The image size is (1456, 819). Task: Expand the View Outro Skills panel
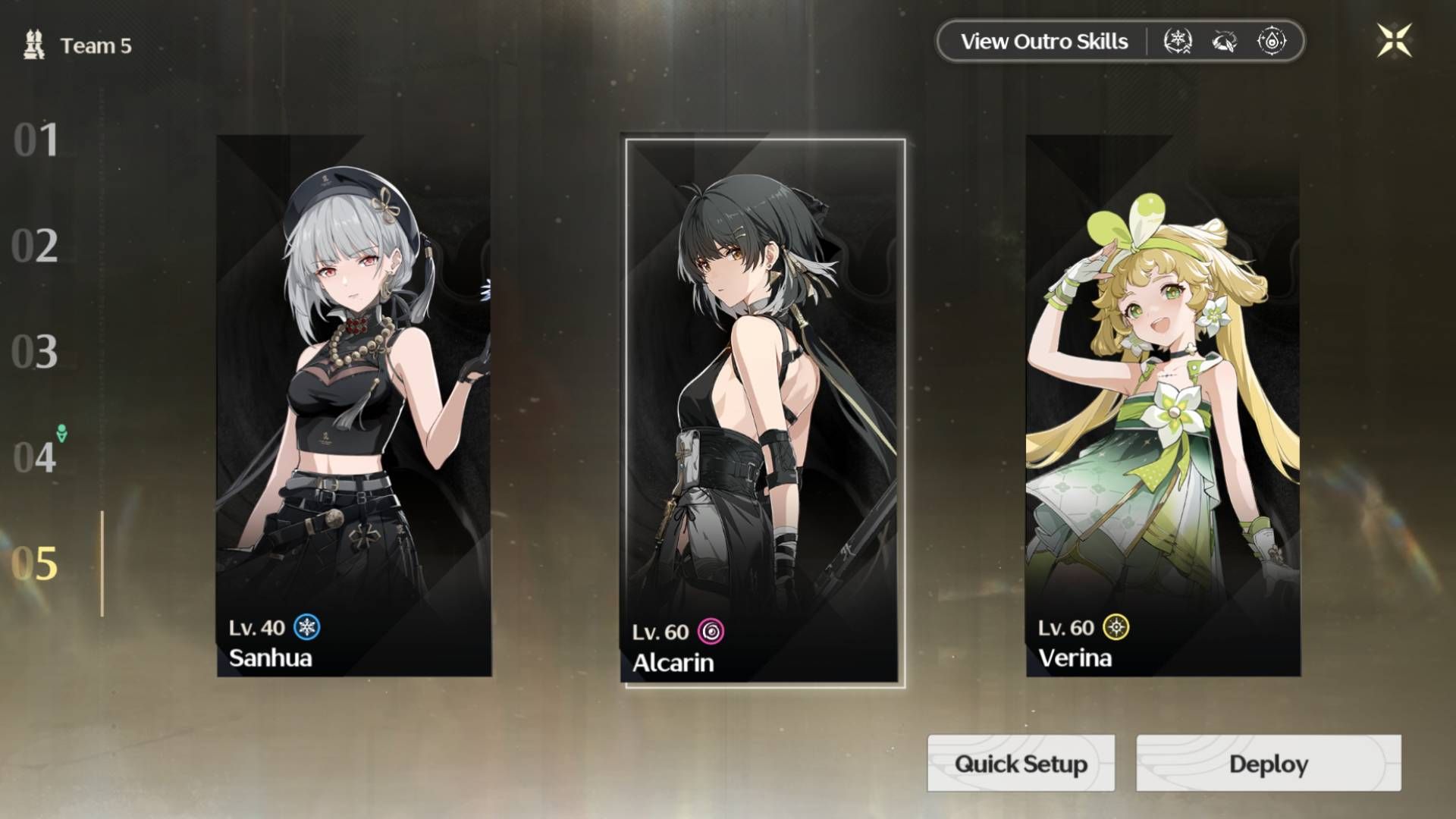pyautogui.click(x=1043, y=42)
